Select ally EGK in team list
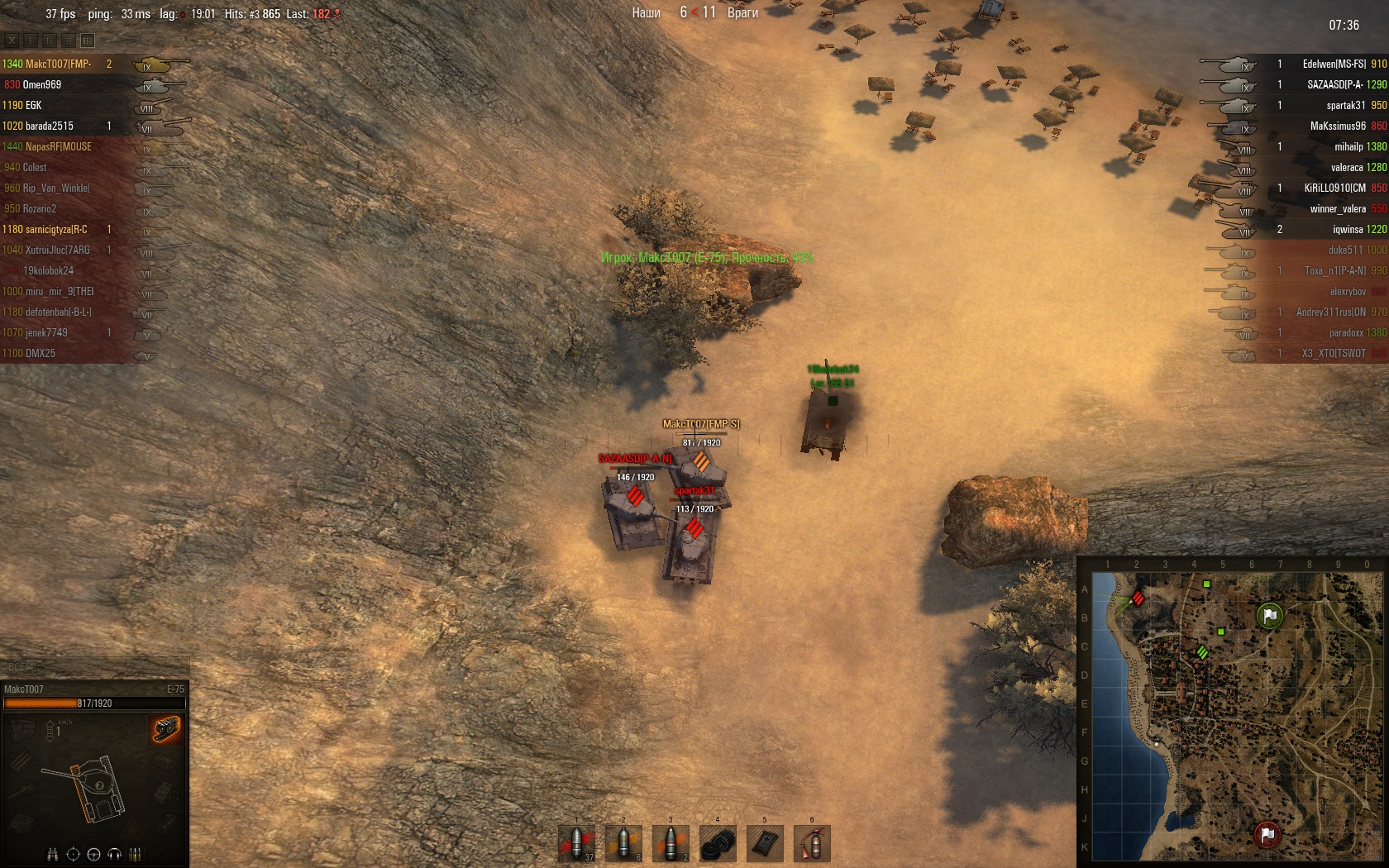This screenshot has height=868, width=1389. click(33, 105)
